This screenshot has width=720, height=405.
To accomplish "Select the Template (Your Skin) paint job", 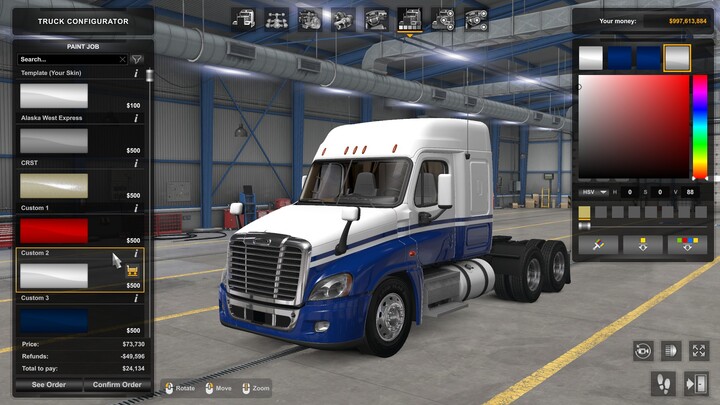I will [x=54, y=96].
